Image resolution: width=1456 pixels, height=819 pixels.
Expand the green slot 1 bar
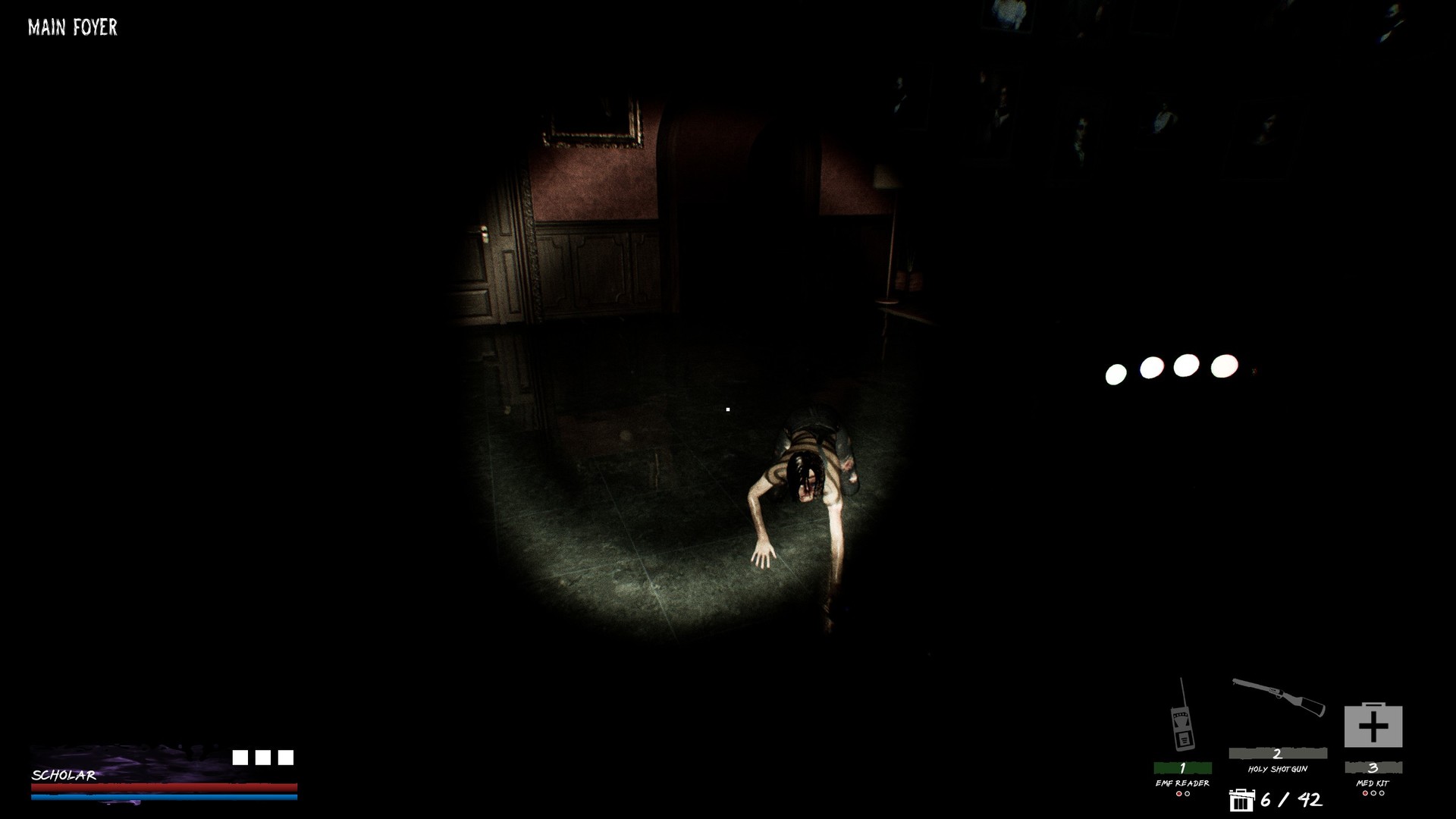point(1181,767)
